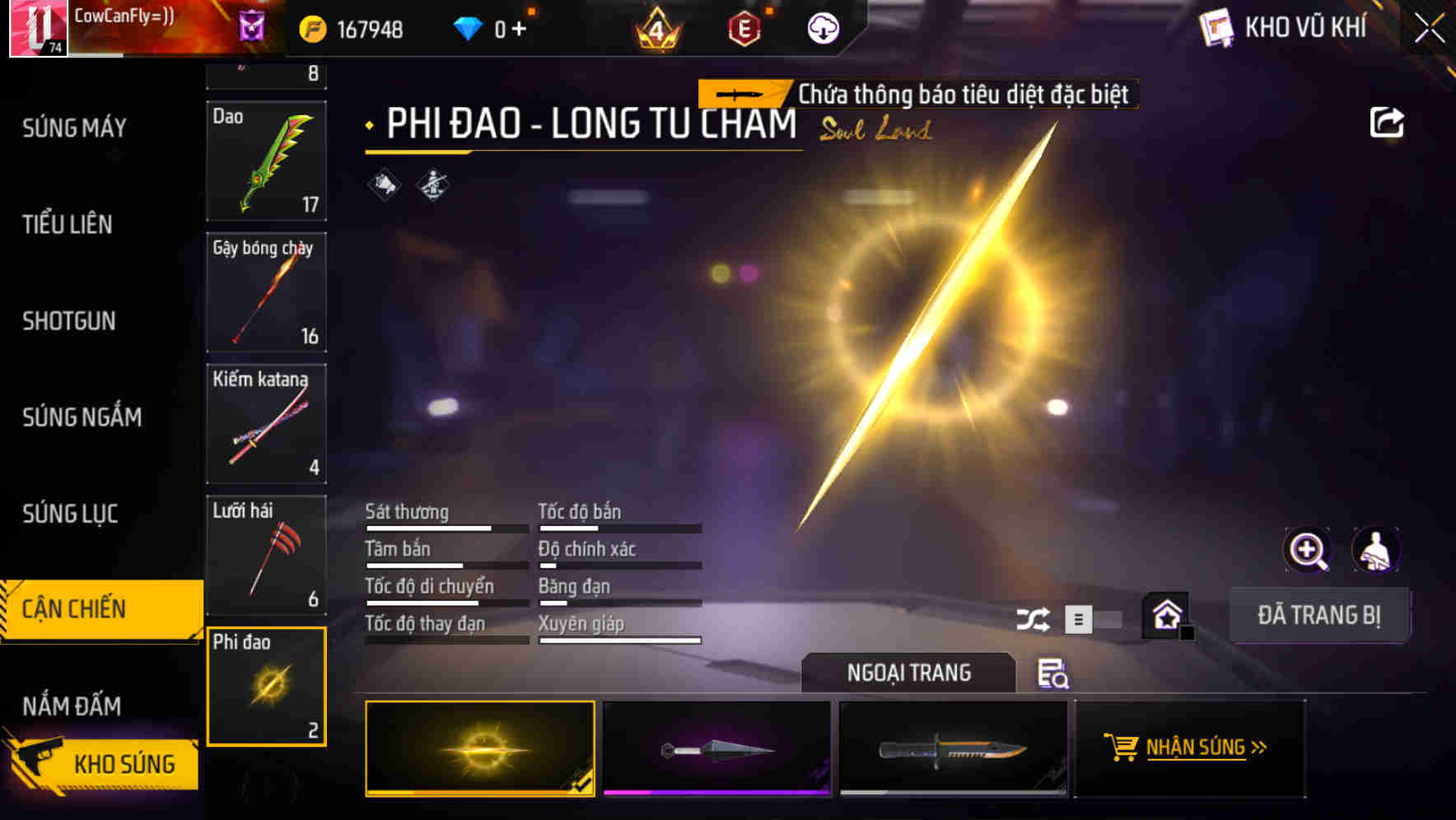
Task: Select the shuffle random skin icon
Action: (1033, 617)
